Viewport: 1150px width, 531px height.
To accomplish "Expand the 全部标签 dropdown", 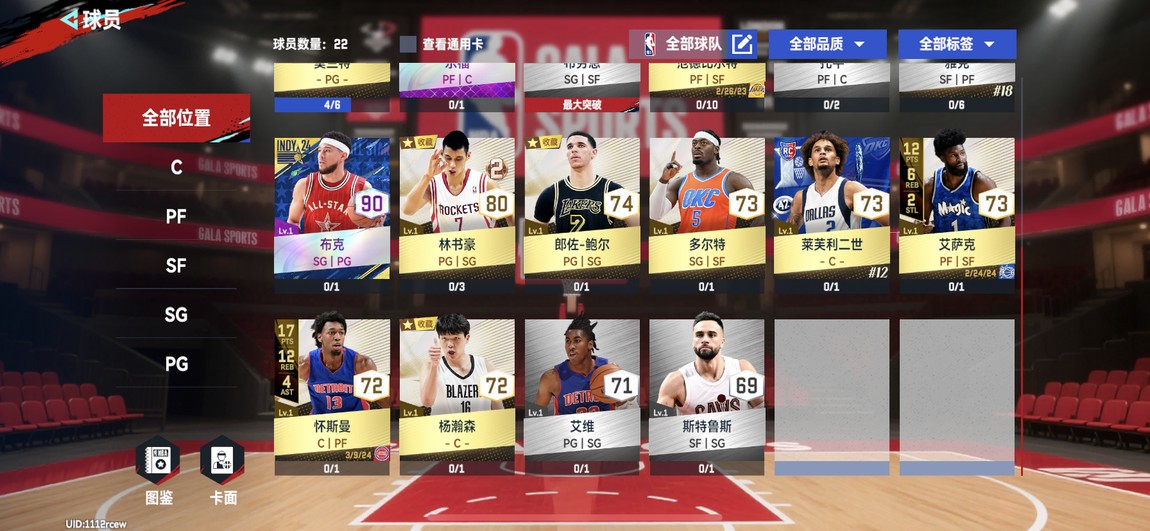I will [x=956, y=44].
